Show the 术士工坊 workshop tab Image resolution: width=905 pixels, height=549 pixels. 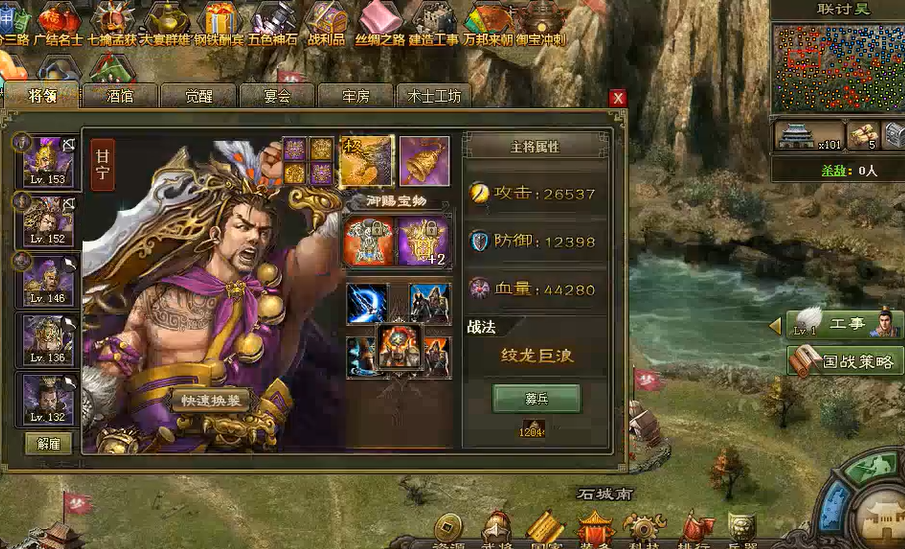pyautogui.click(x=435, y=96)
